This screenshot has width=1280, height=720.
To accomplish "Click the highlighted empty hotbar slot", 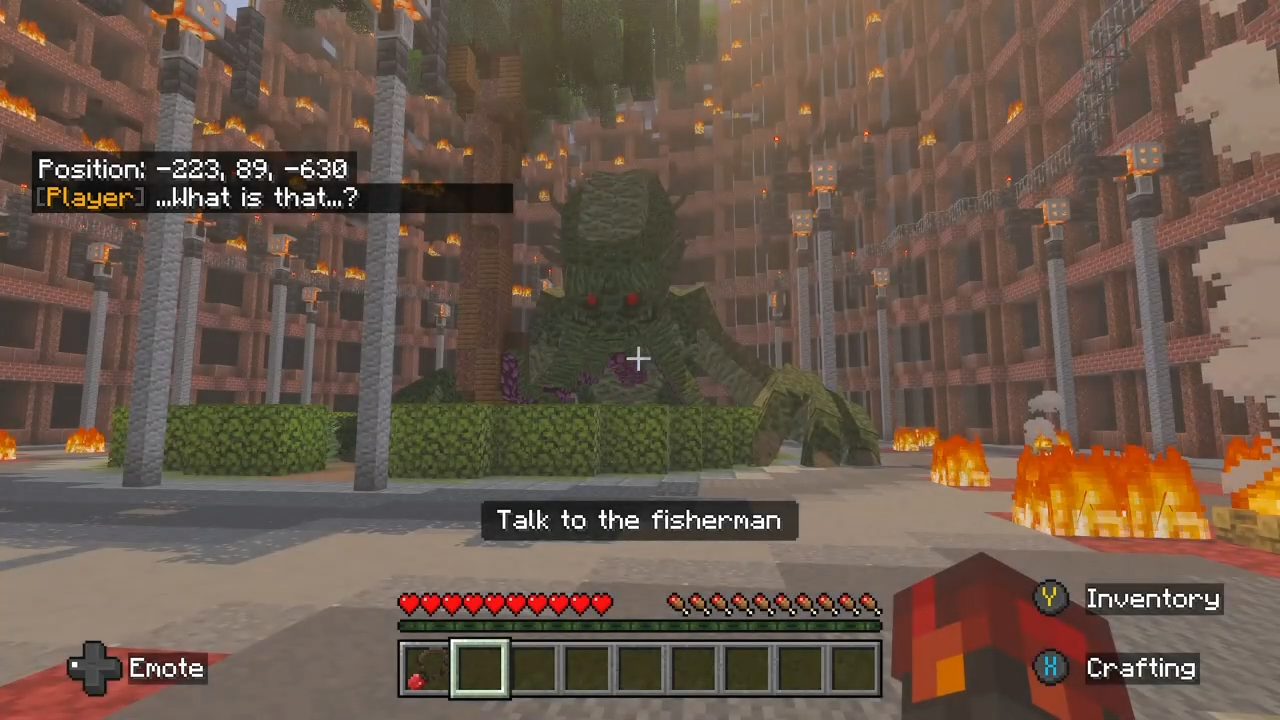I will point(480,669).
